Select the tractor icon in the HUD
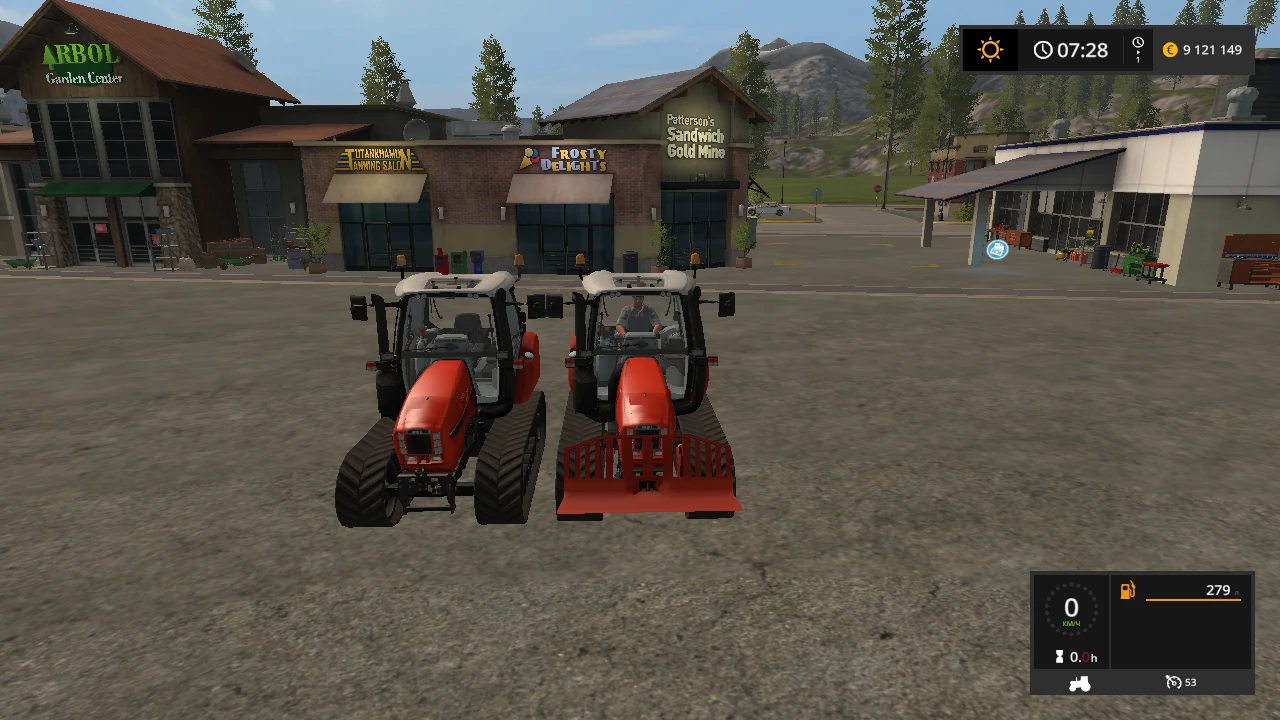1280x720 pixels. click(x=1078, y=683)
